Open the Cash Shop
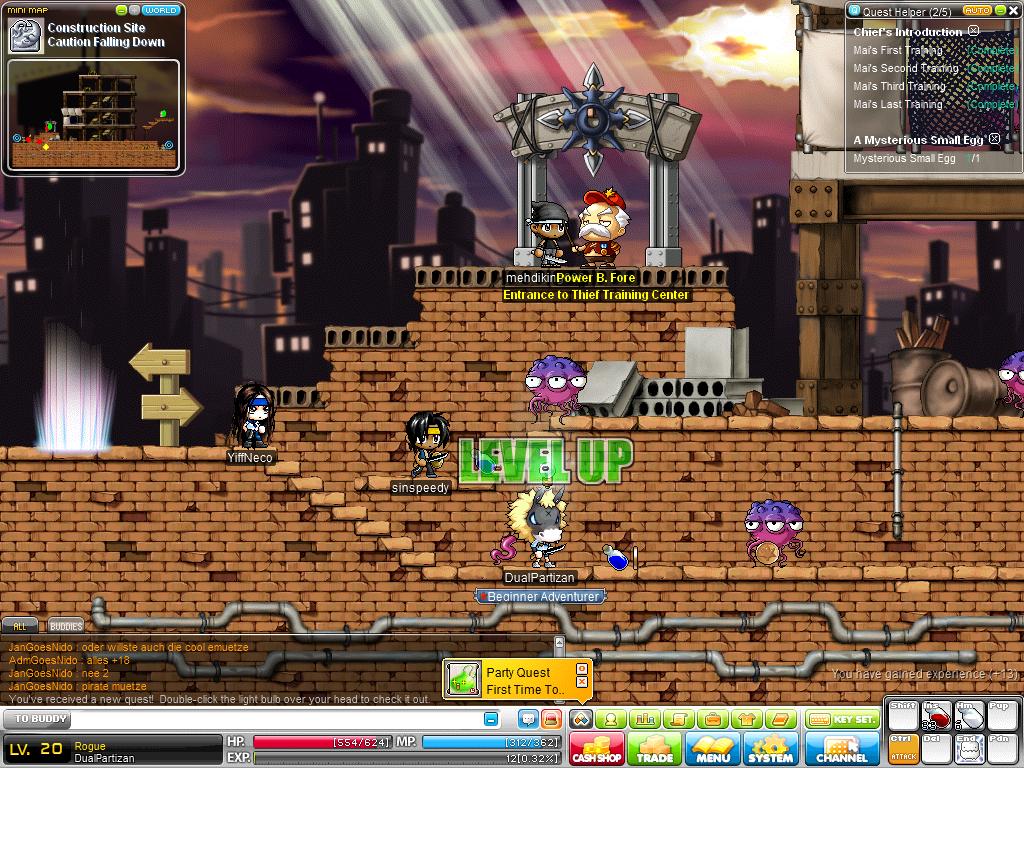 [x=597, y=749]
